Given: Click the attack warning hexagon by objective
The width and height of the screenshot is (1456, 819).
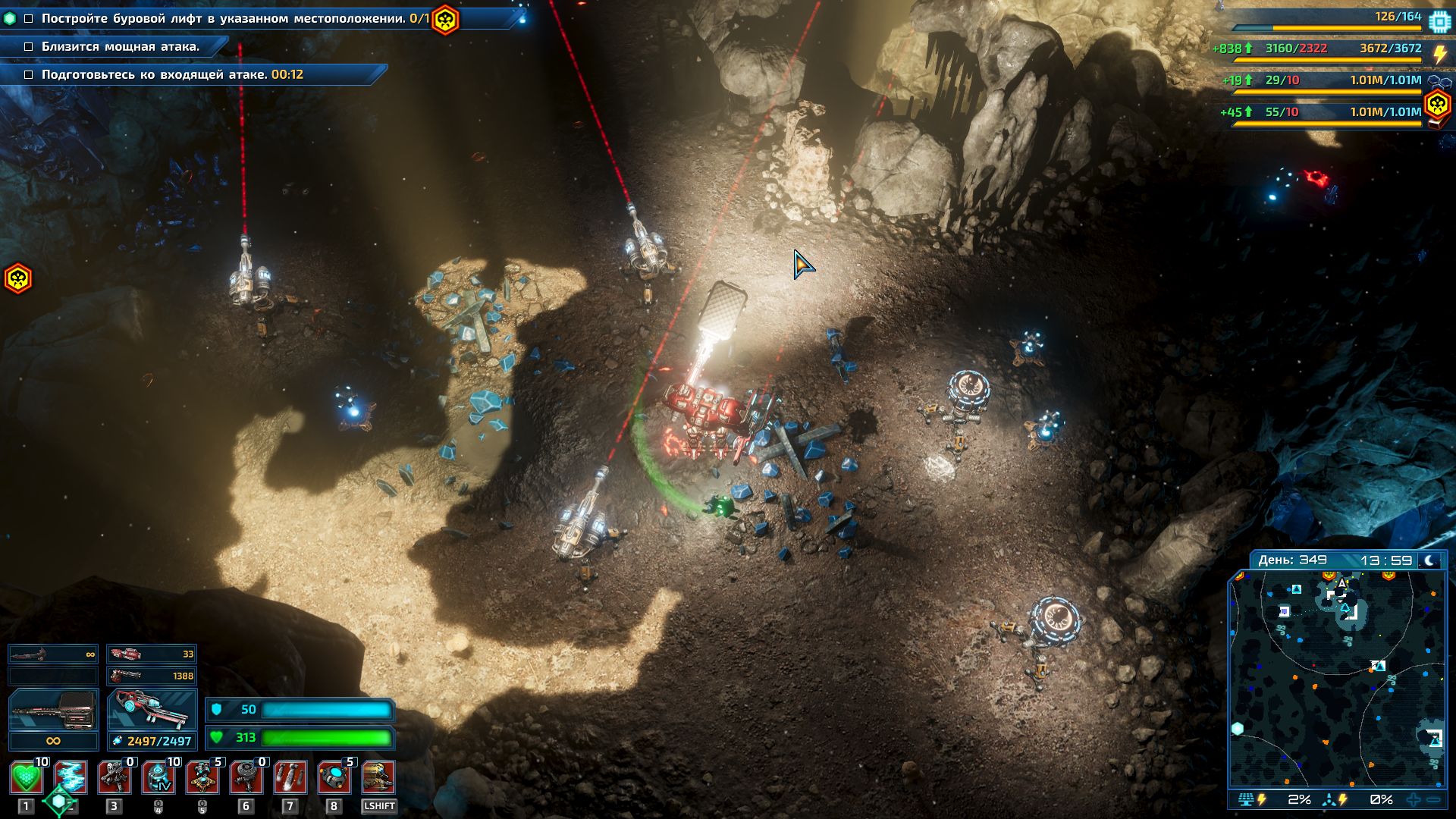Looking at the screenshot, I should [445, 19].
